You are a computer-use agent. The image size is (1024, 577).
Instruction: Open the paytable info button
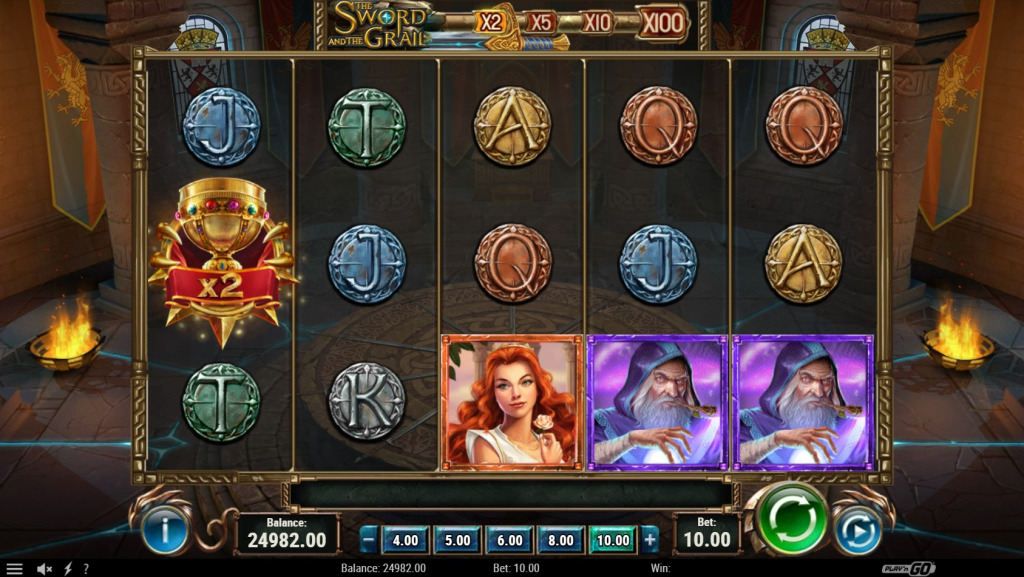[x=165, y=531]
